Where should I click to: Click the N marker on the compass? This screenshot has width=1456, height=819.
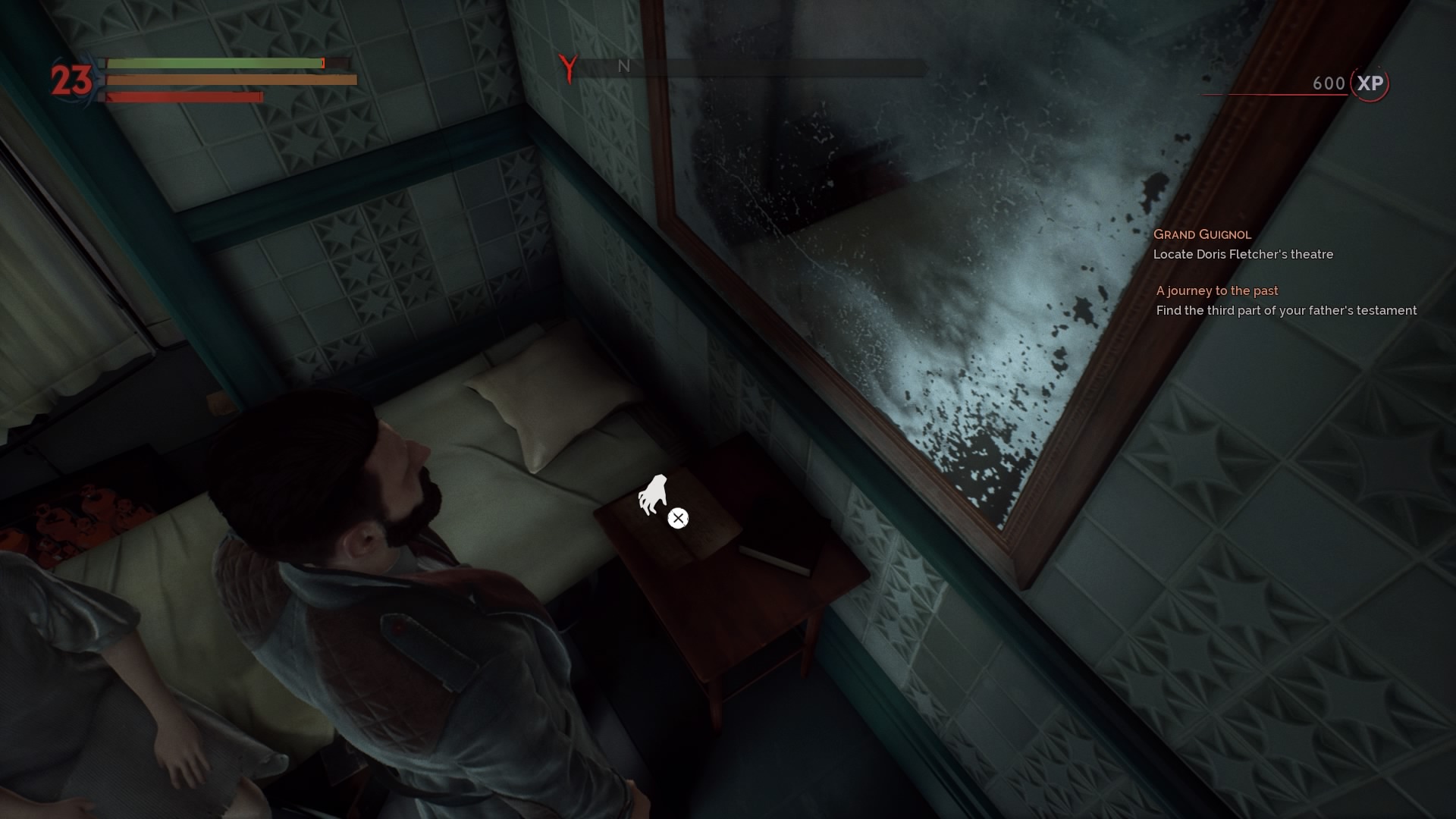pos(623,67)
